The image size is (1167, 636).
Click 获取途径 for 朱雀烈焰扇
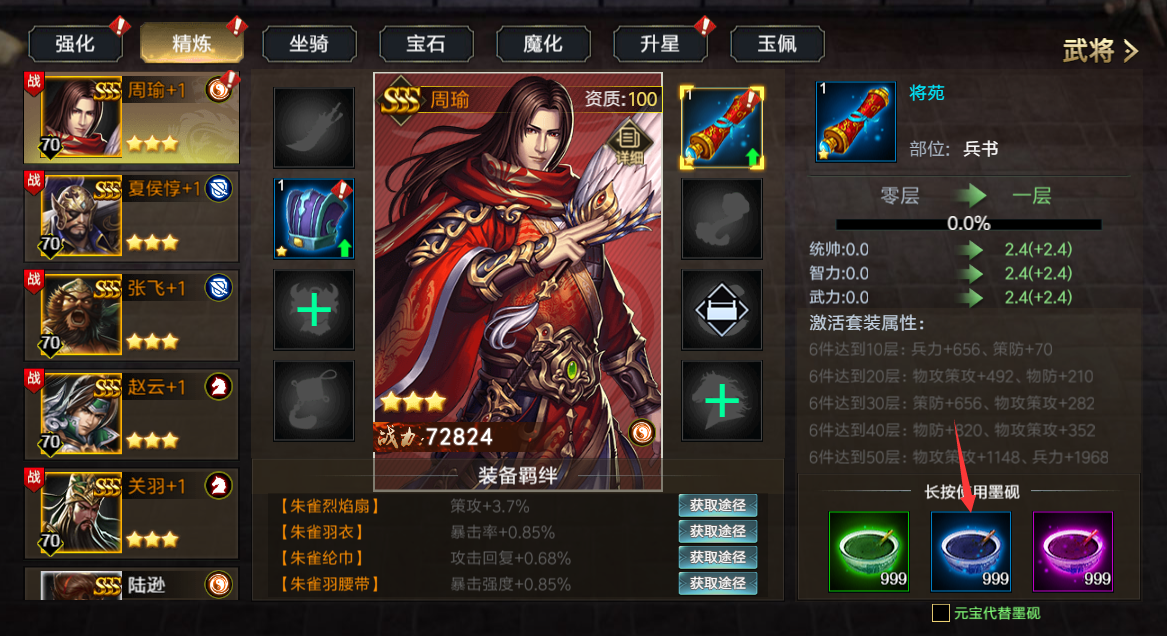[717, 506]
